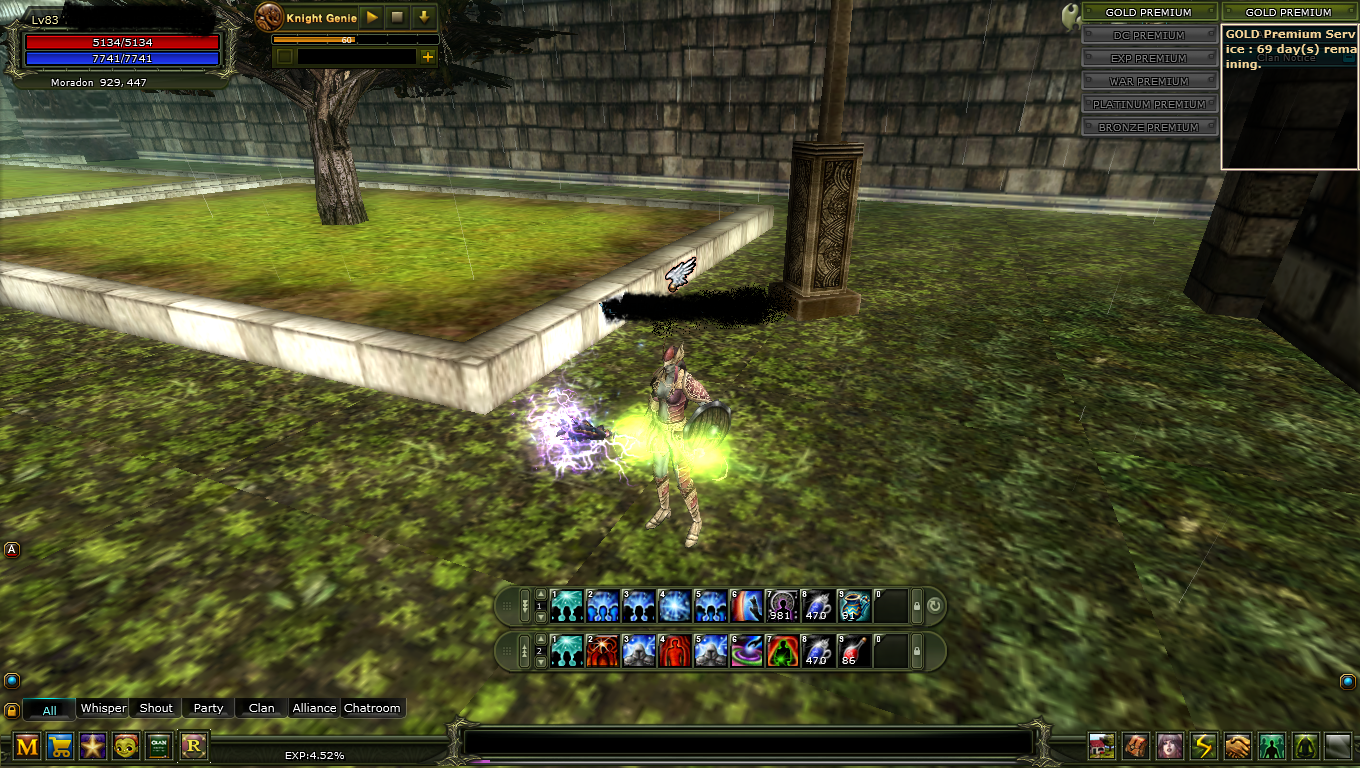
Task: Click the WAR PREMIUM button
Action: [x=1149, y=81]
